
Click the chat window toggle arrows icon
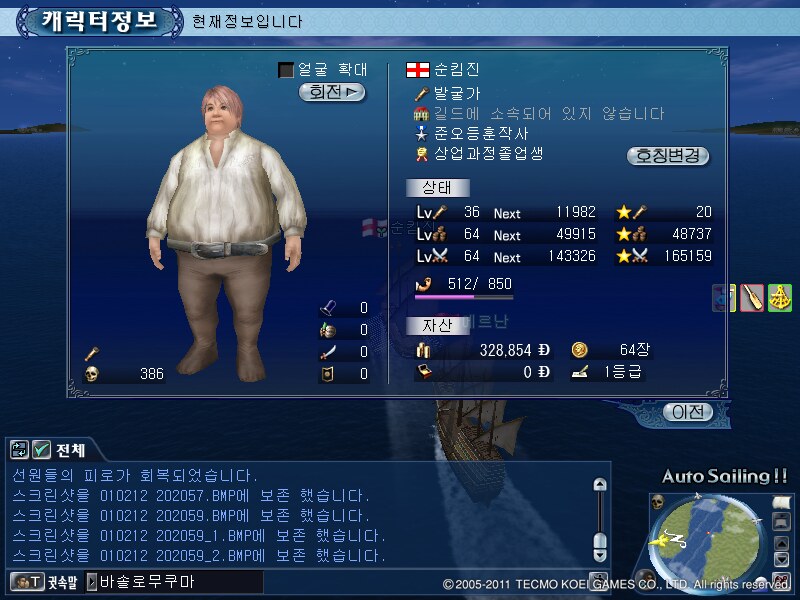coord(19,450)
